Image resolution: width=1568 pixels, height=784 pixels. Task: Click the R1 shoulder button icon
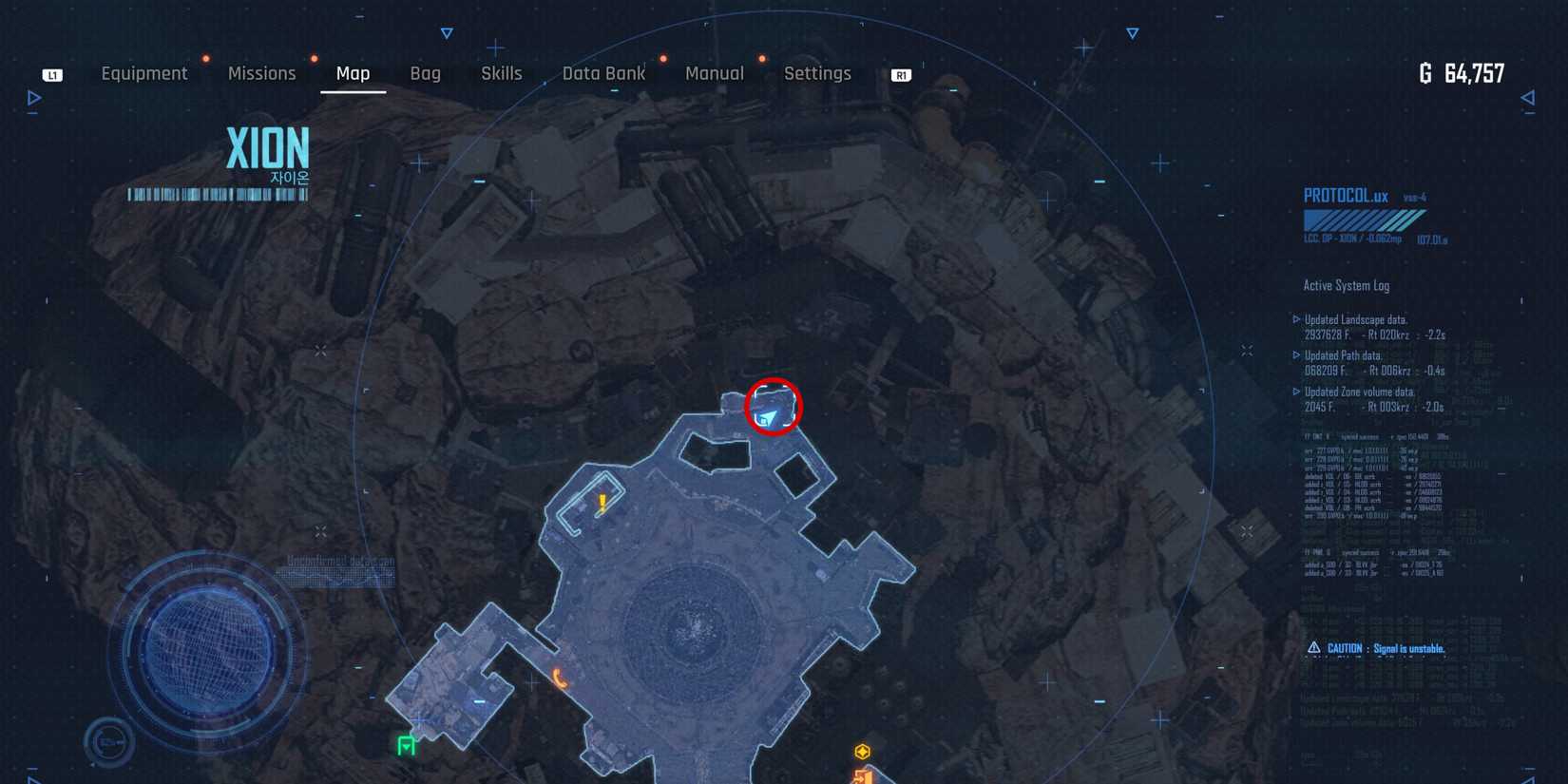901,74
